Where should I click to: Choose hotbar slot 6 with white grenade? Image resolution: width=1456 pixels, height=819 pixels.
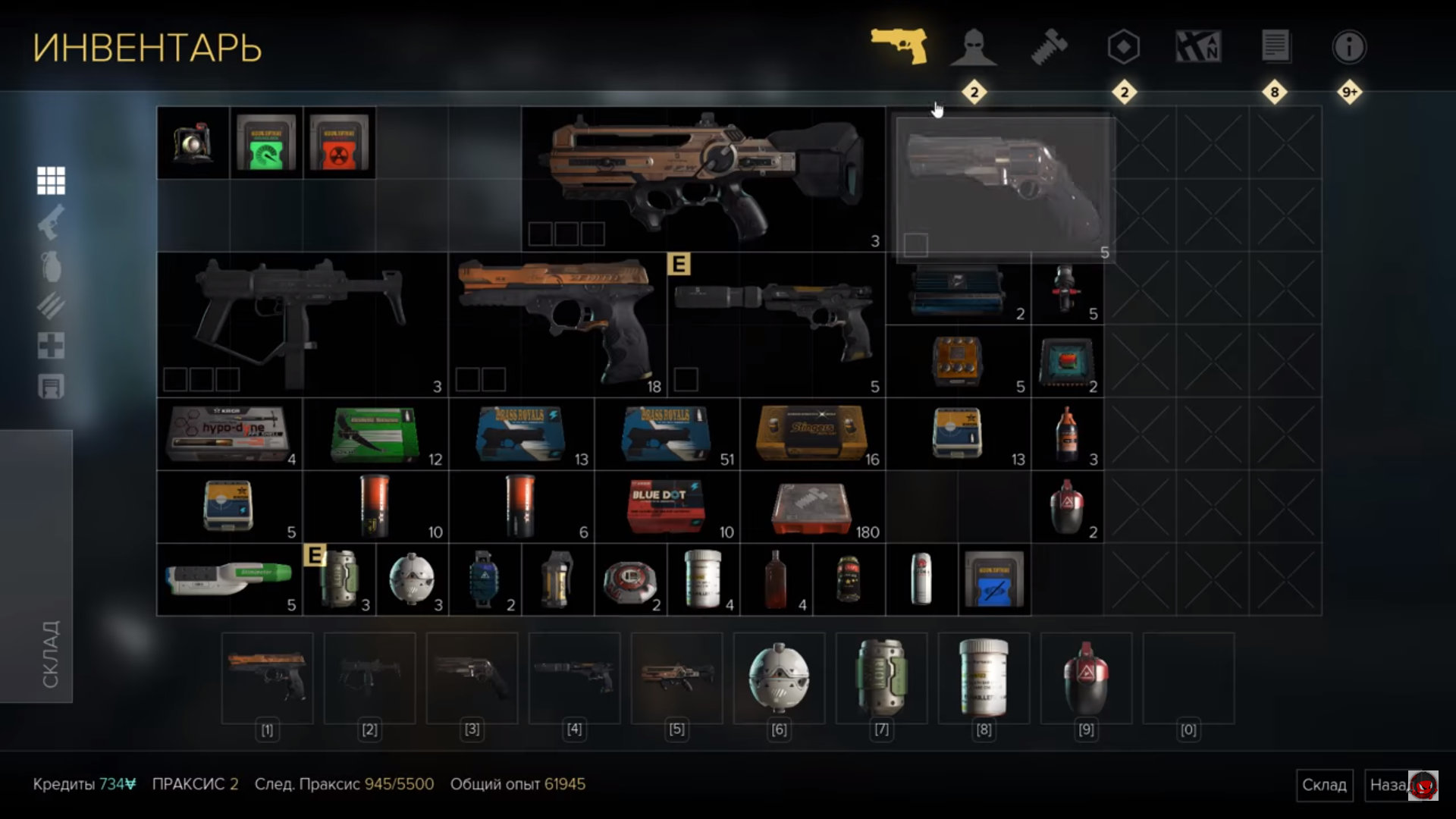779,678
